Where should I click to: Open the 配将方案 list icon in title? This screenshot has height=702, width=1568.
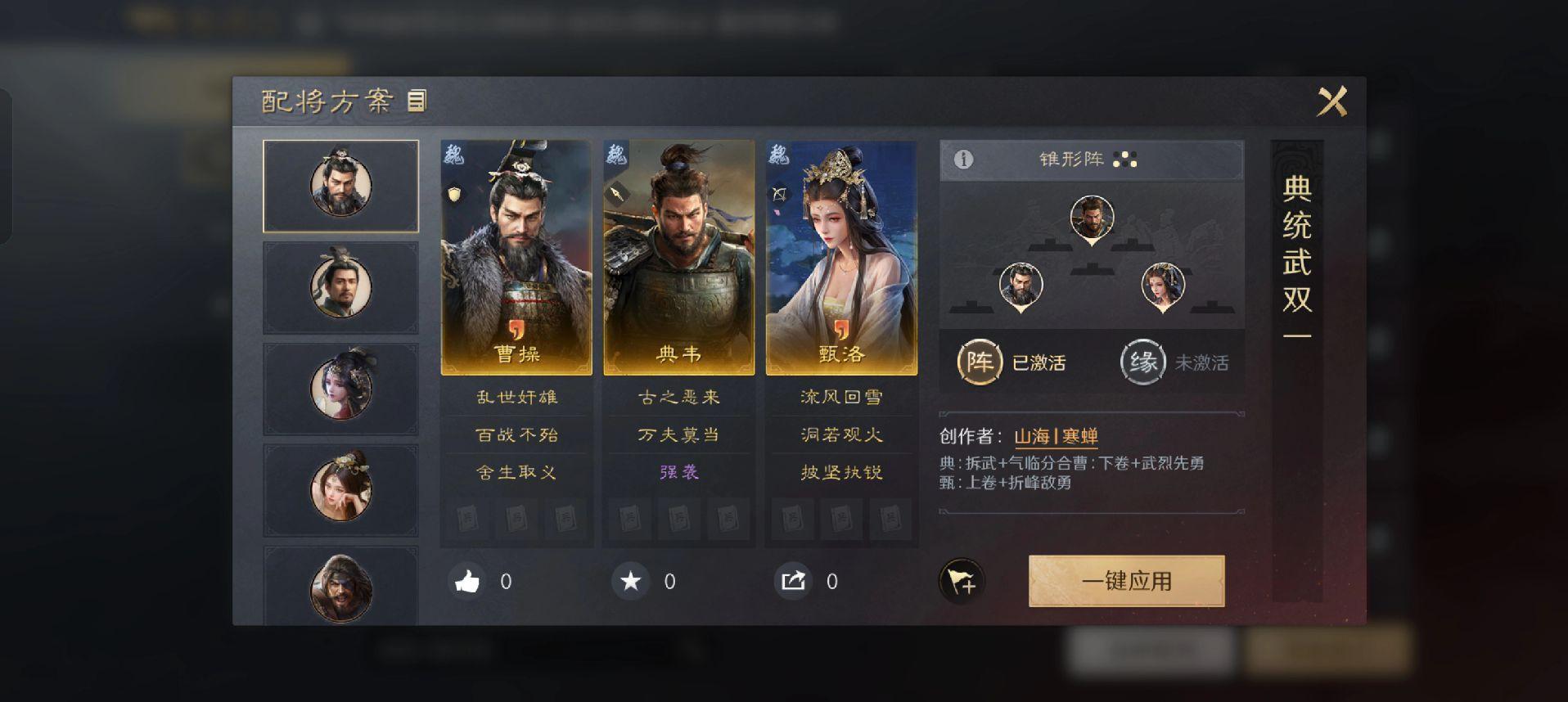coord(417,101)
